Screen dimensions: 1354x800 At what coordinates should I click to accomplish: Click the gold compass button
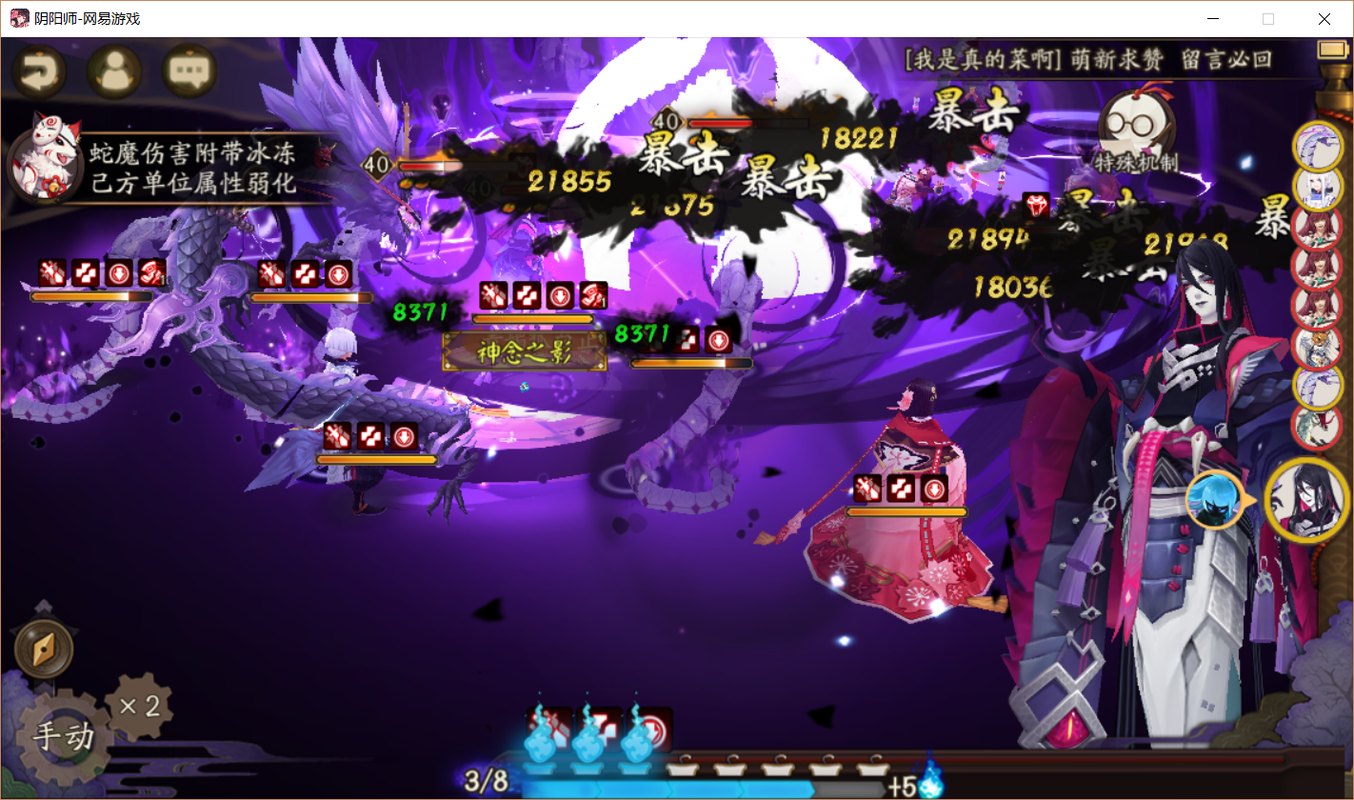click(x=44, y=650)
